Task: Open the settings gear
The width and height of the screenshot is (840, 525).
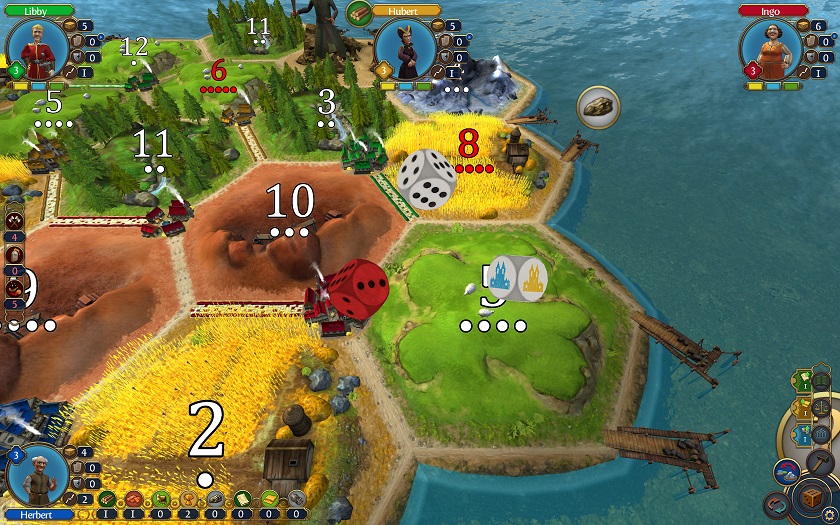Action: 829,515
